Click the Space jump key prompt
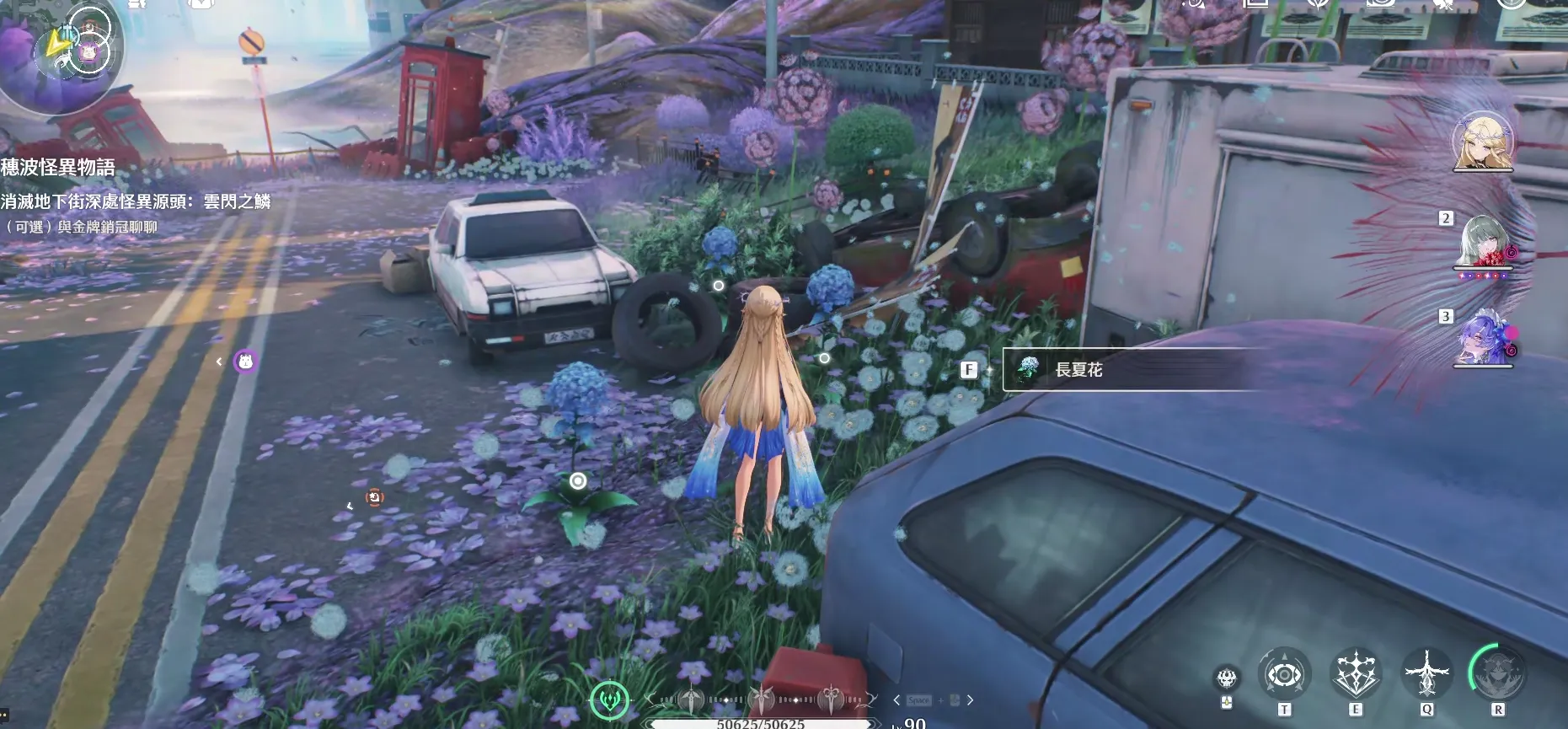This screenshot has height=729, width=1568. 918,699
